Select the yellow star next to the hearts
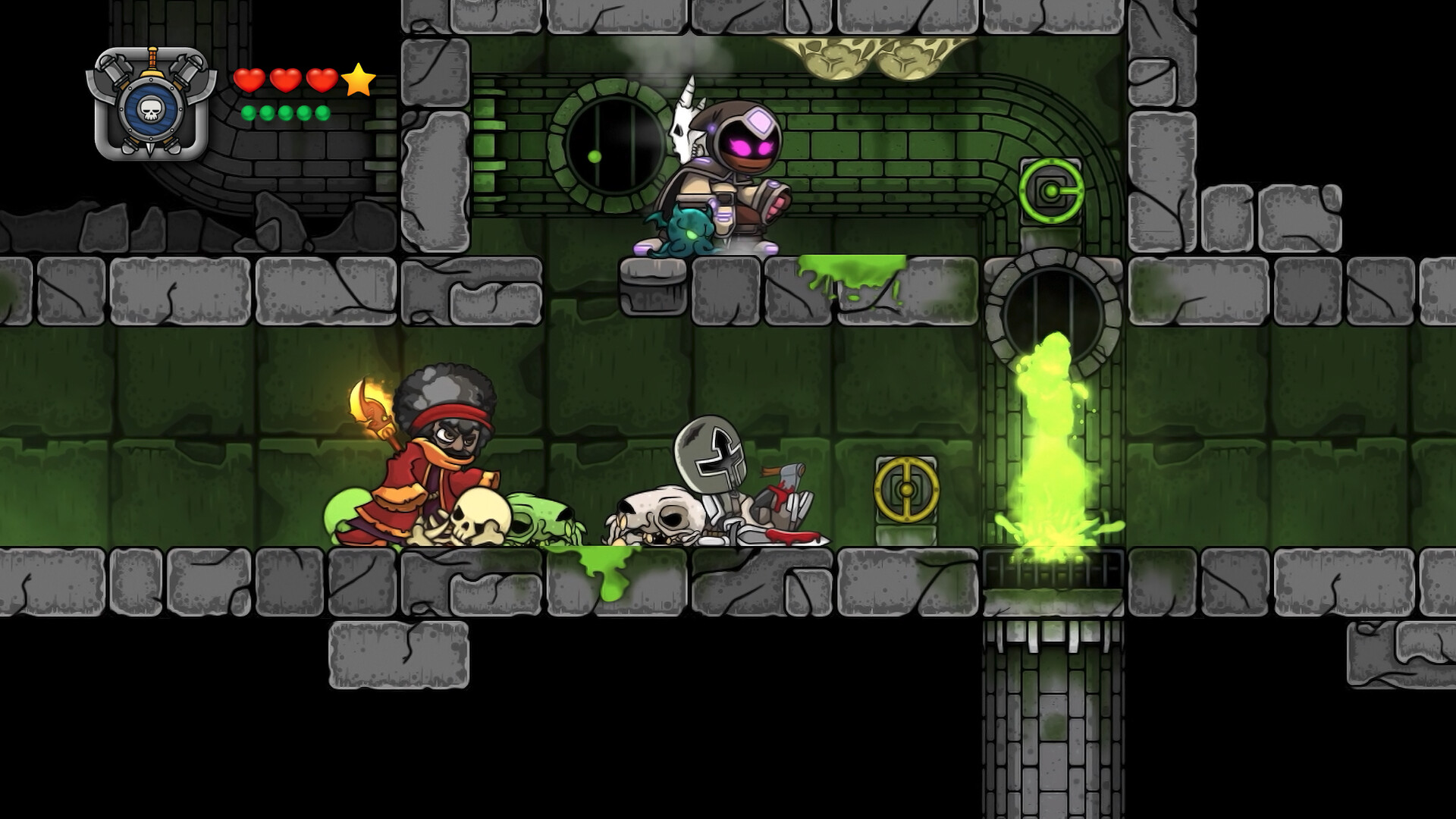Viewport: 1456px width, 819px height. (358, 80)
